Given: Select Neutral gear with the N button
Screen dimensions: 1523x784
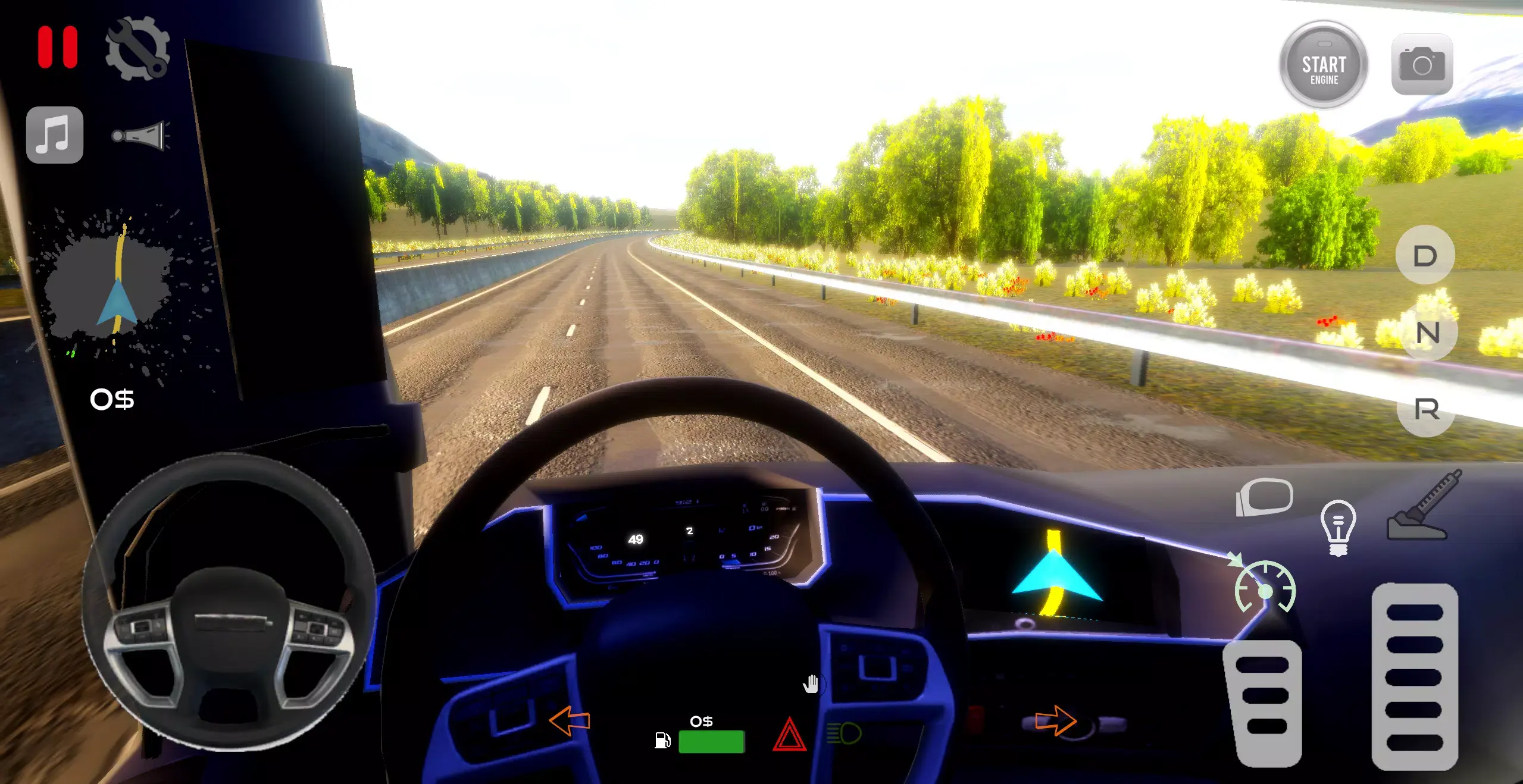Looking at the screenshot, I should click(1428, 333).
